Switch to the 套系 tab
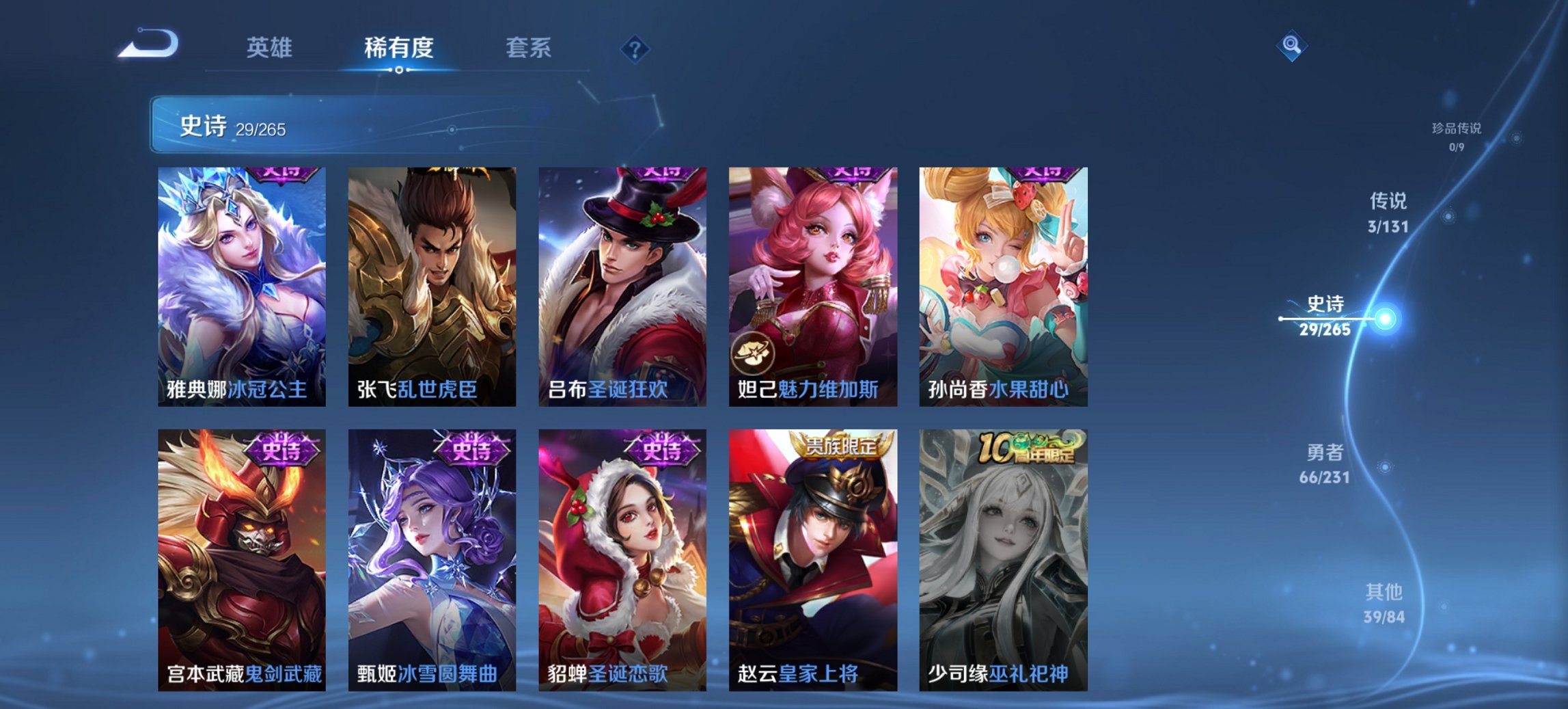This screenshot has width=1568, height=709. click(529, 48)
